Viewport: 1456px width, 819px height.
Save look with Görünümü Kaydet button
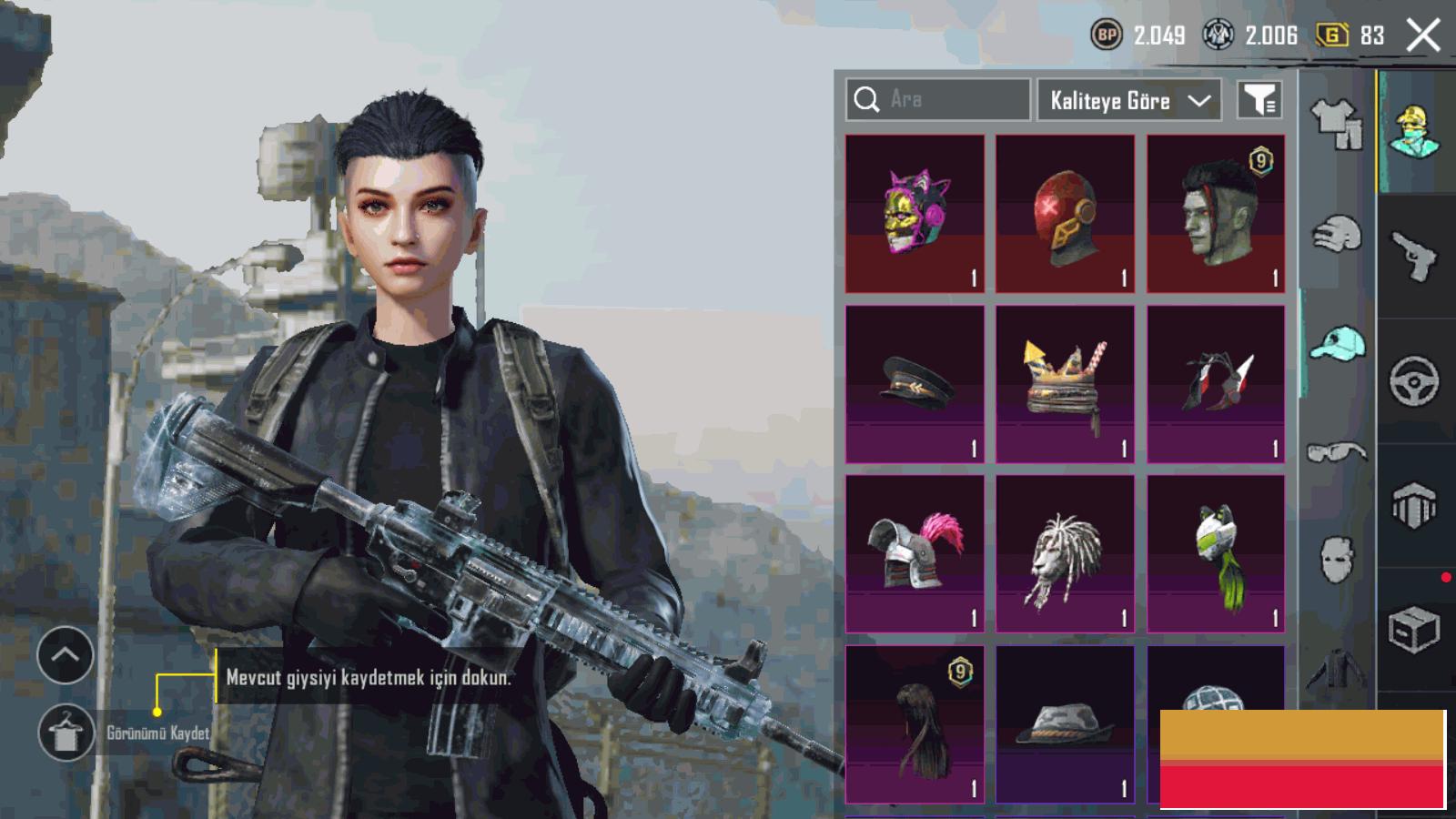point(66,733)
